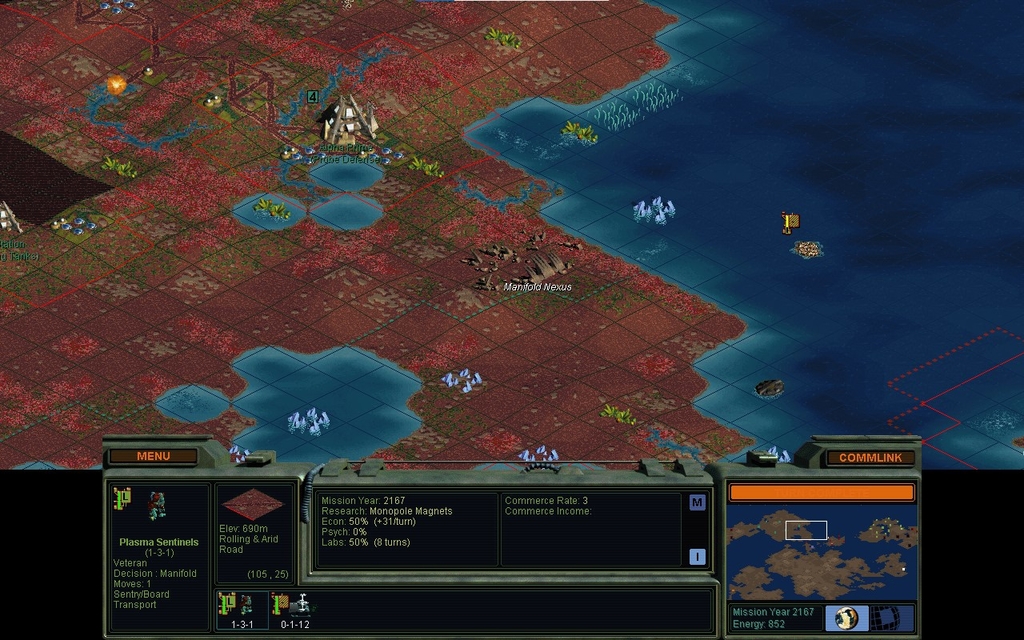
Task: Click on the world minimap
Action: point(821,553)
